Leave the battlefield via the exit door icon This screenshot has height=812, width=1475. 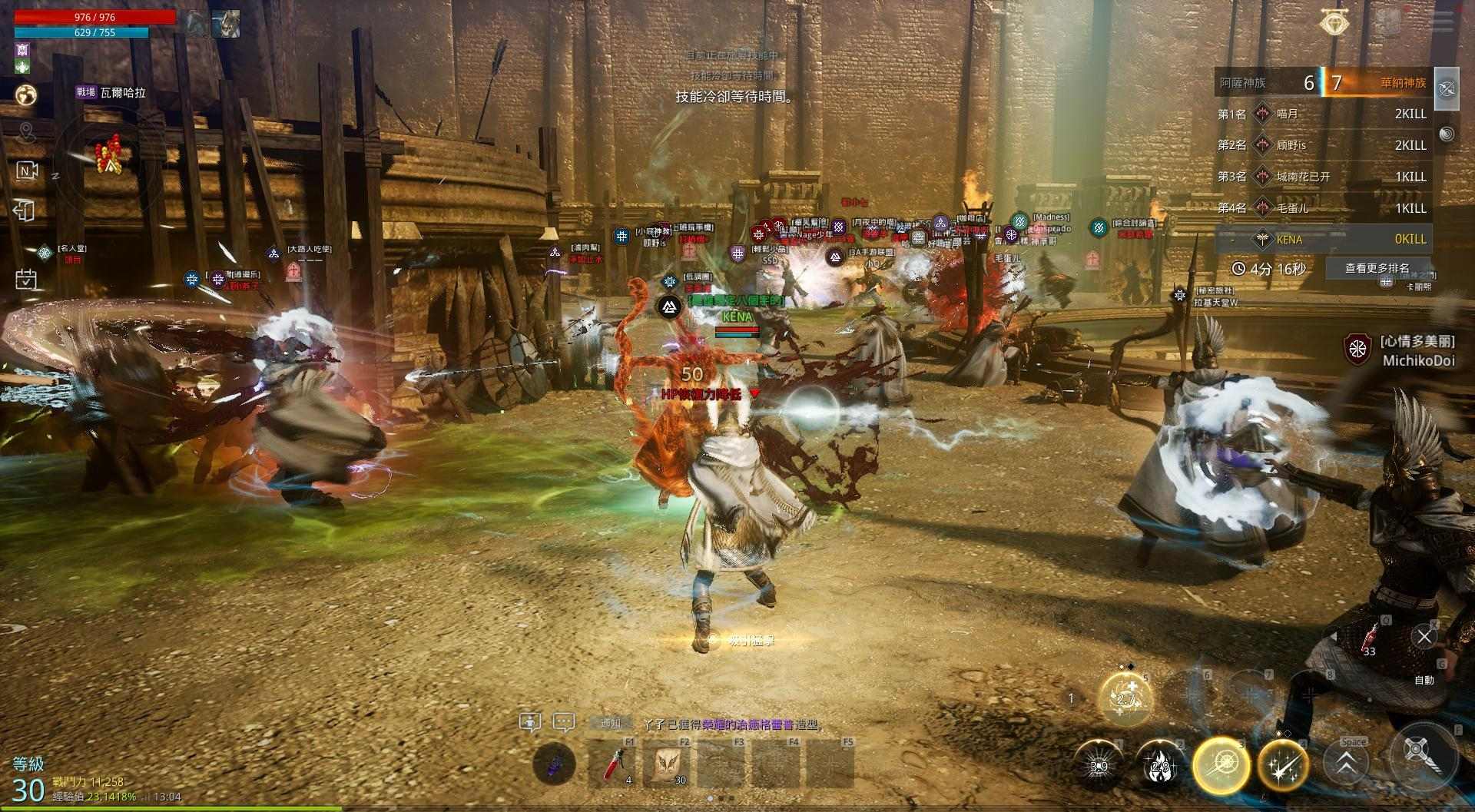pyautogui.click(x=25, y=210)
